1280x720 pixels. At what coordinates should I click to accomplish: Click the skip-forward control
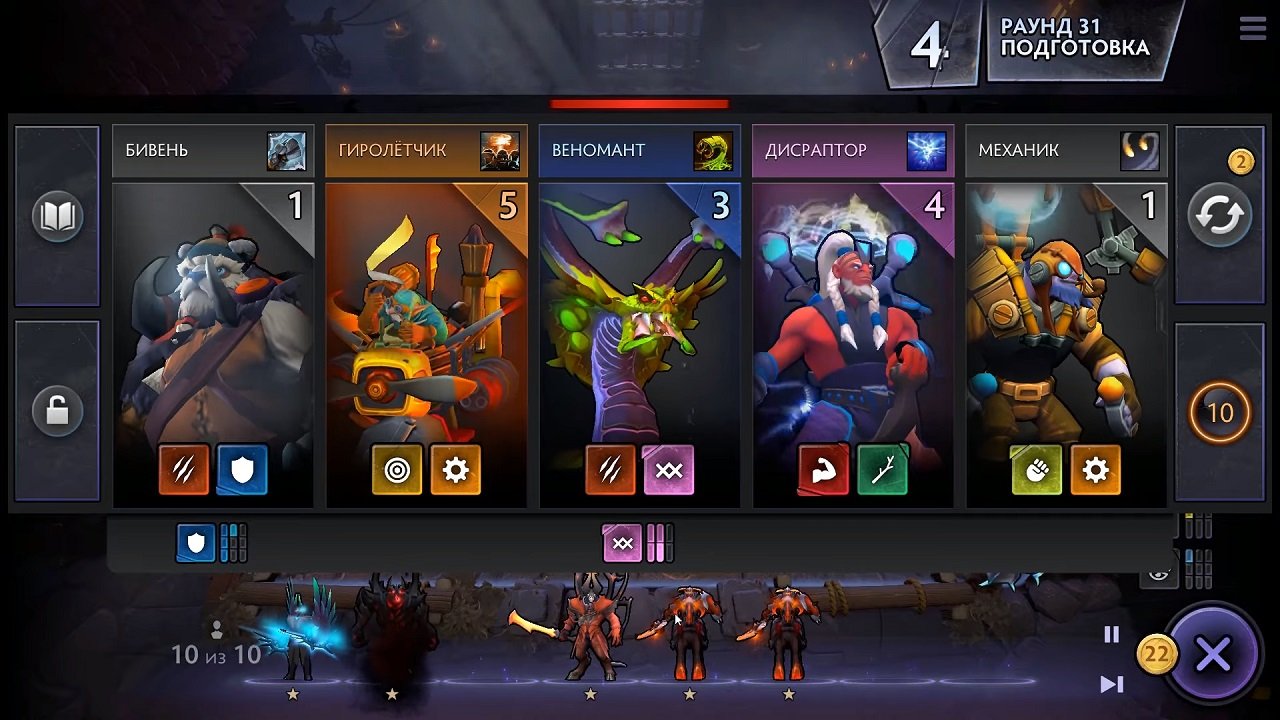point(1112,686)
